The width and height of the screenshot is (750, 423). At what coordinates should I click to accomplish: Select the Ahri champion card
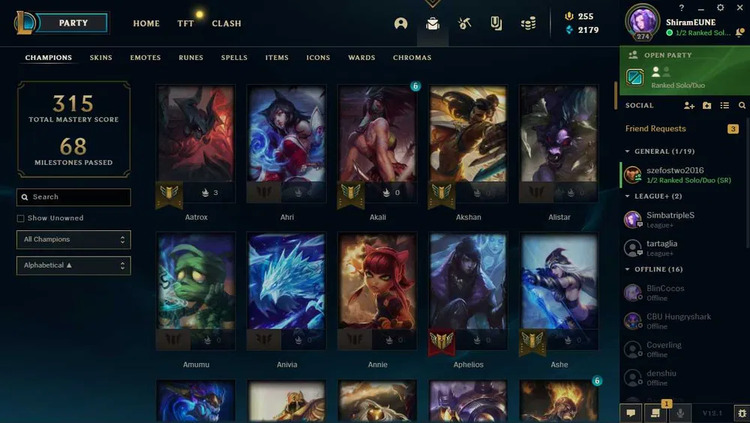pyautogui.click(x=286, y=145)
